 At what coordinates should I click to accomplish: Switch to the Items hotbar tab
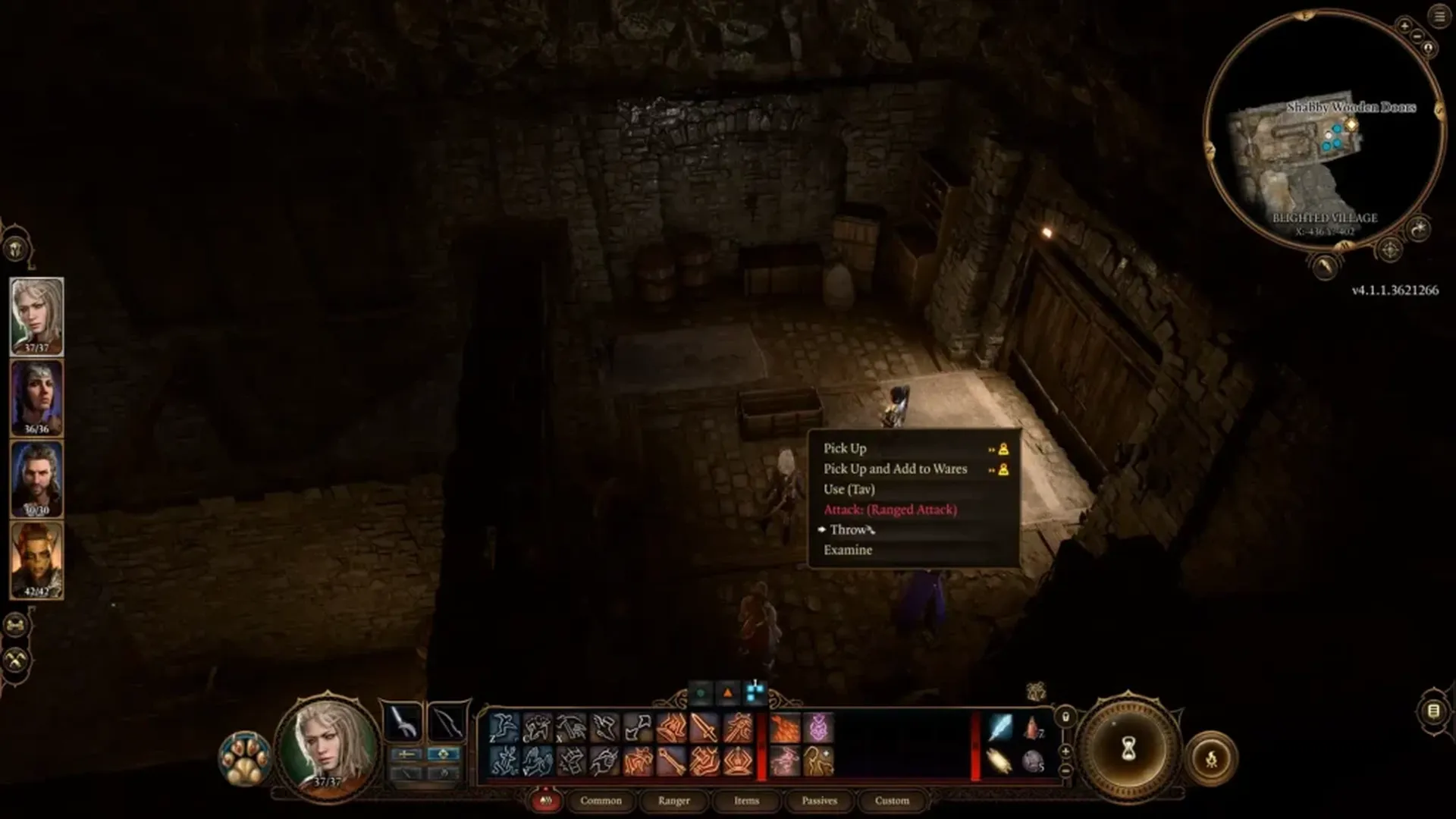tap(746, 801)
